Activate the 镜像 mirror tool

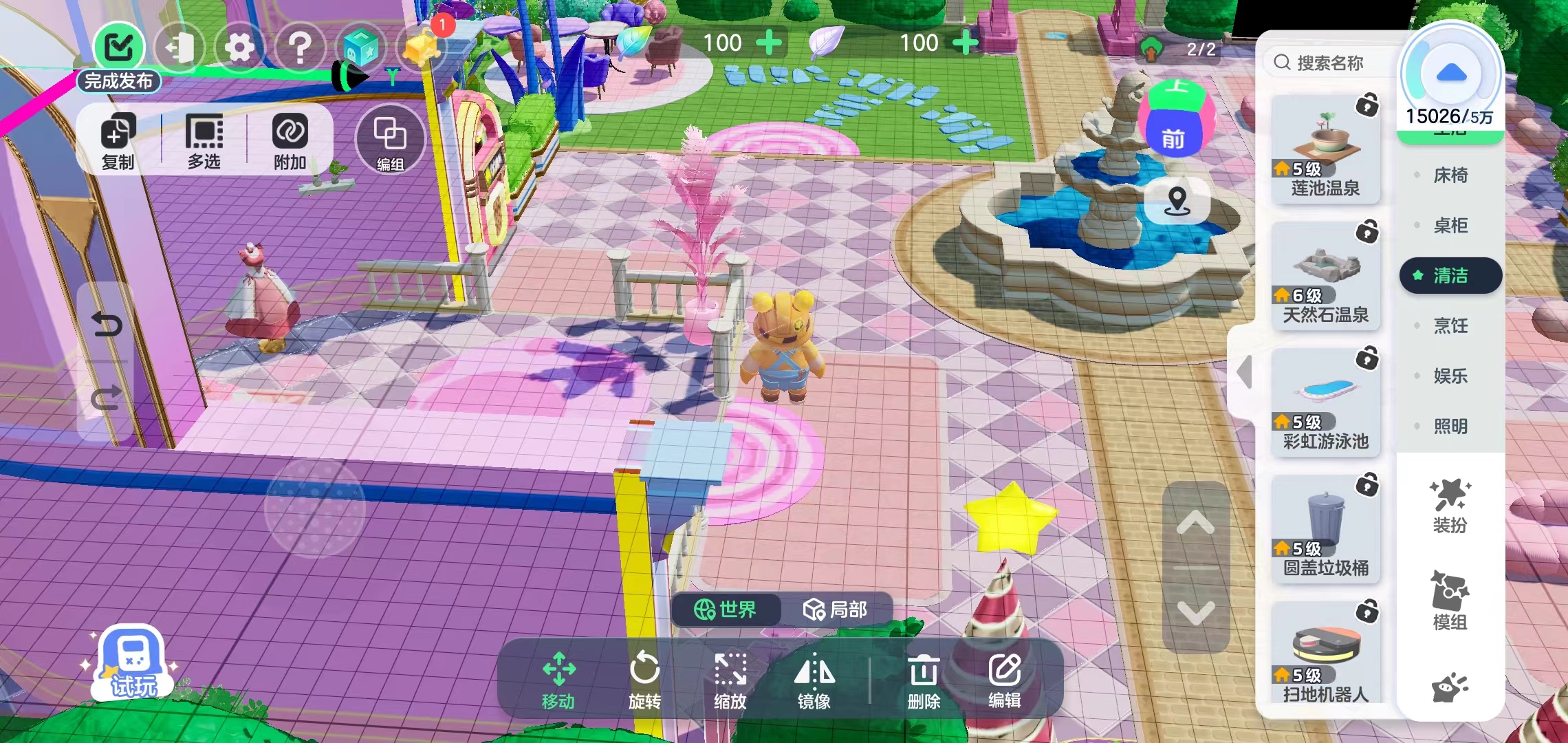click(x=814, y=678)
